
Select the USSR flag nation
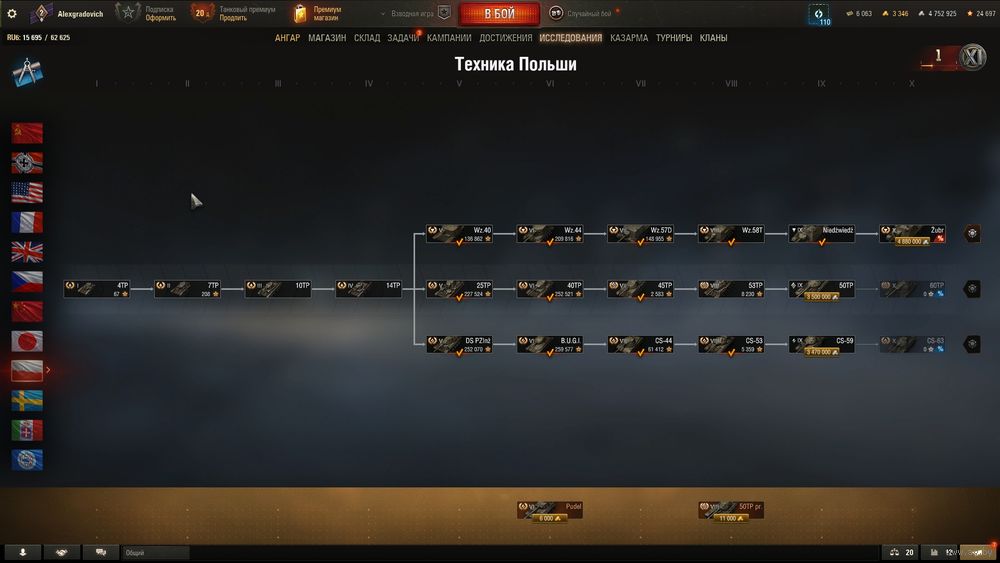click(27, 133)
